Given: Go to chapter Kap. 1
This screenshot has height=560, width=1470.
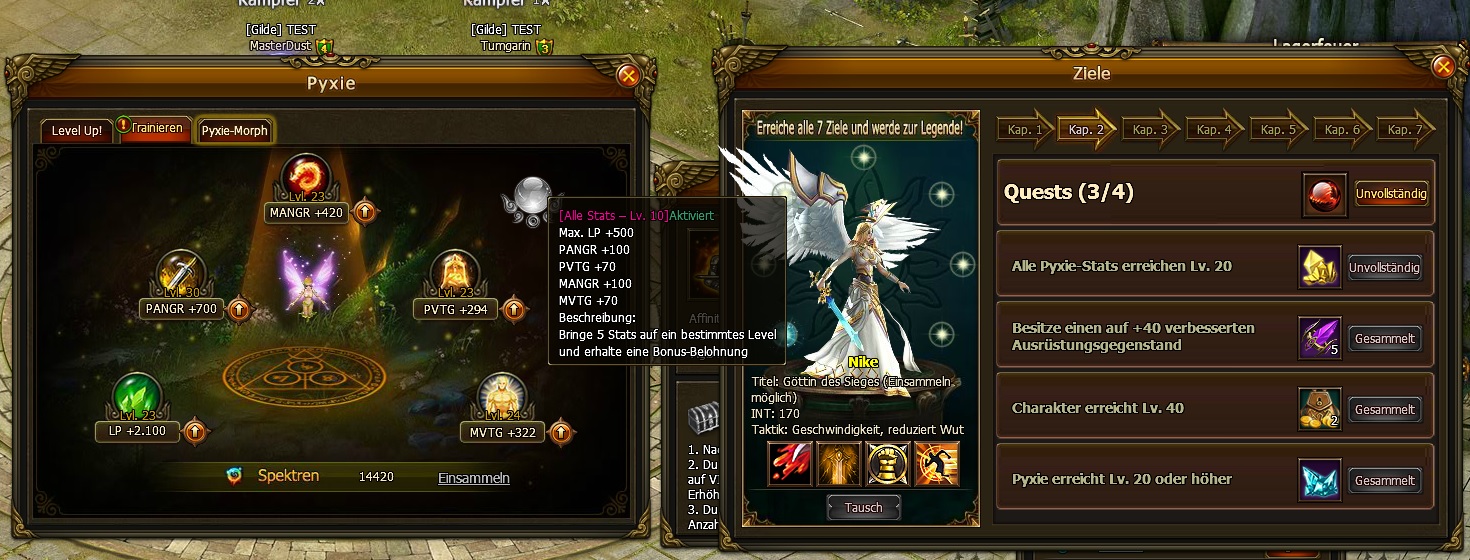Looking at the screenshot, I should 1023,130.
